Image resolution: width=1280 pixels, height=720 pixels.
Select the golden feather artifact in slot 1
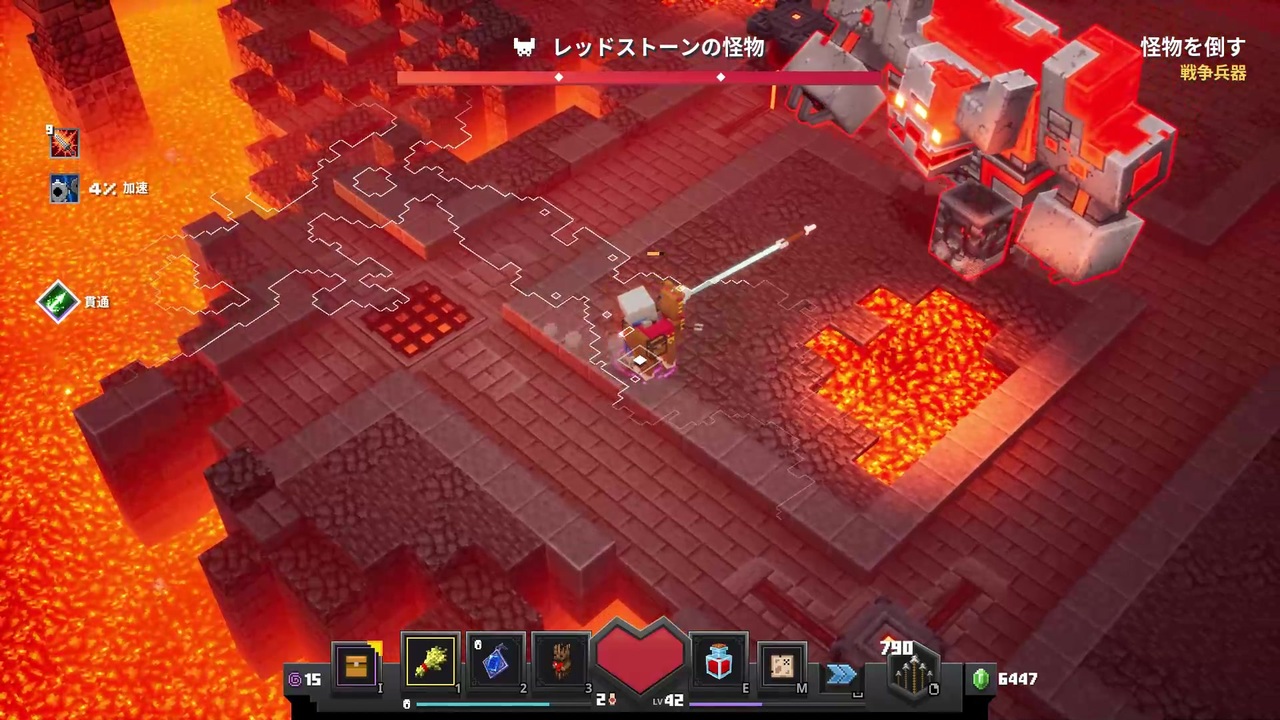[x=432, y=660]
